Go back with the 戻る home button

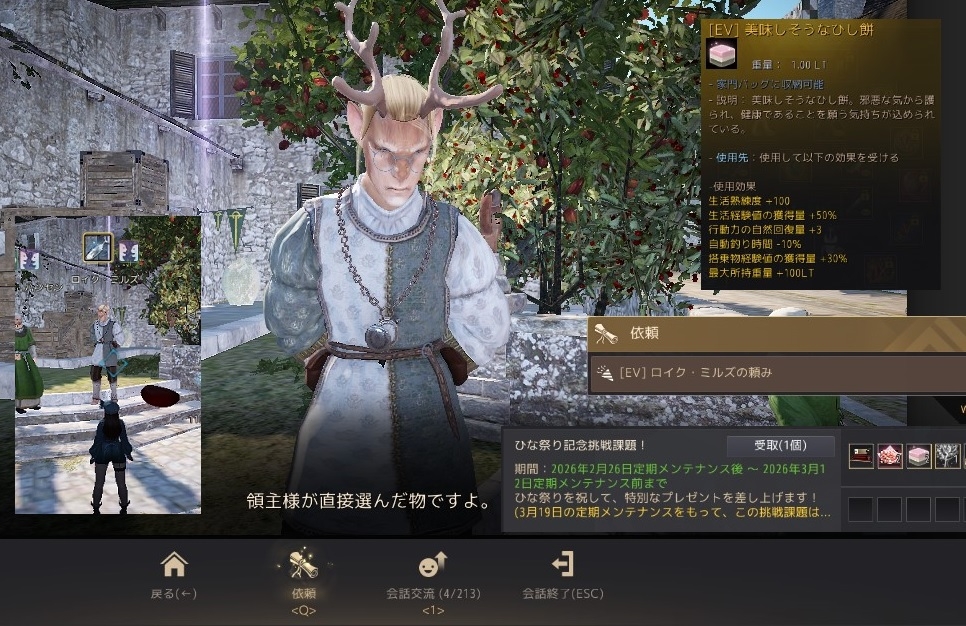point(174,575)
